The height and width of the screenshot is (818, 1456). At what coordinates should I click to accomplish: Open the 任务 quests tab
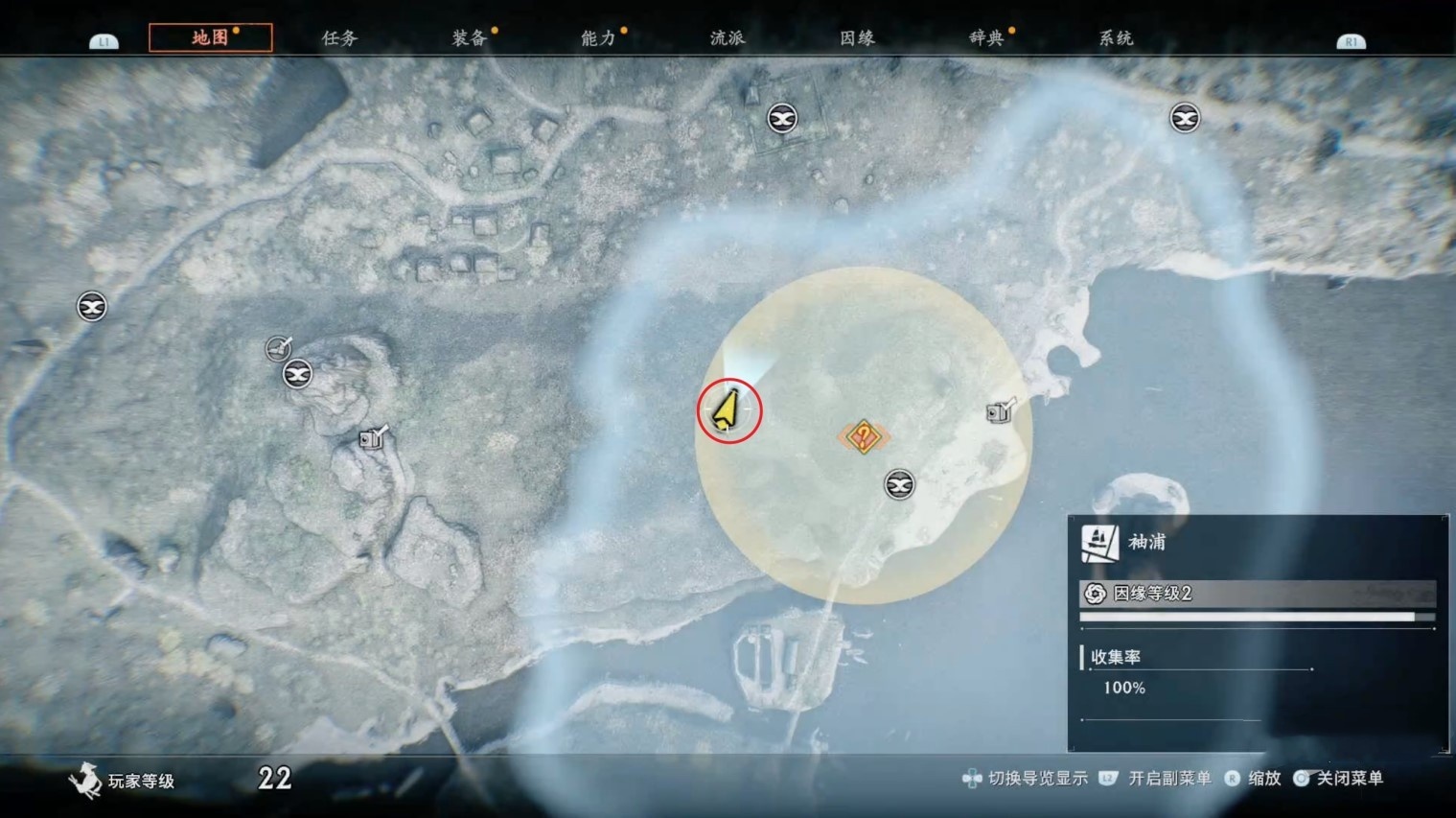(339, 38)
